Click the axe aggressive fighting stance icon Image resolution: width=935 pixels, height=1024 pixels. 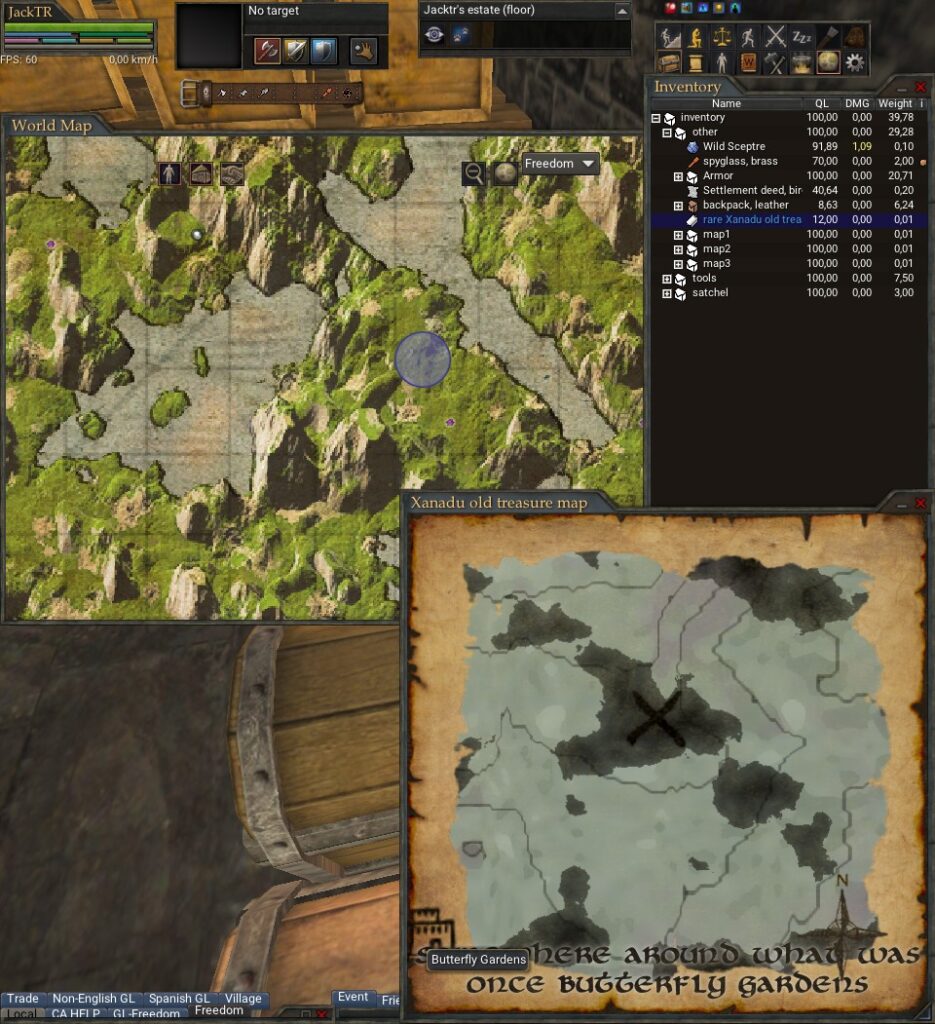266,49
